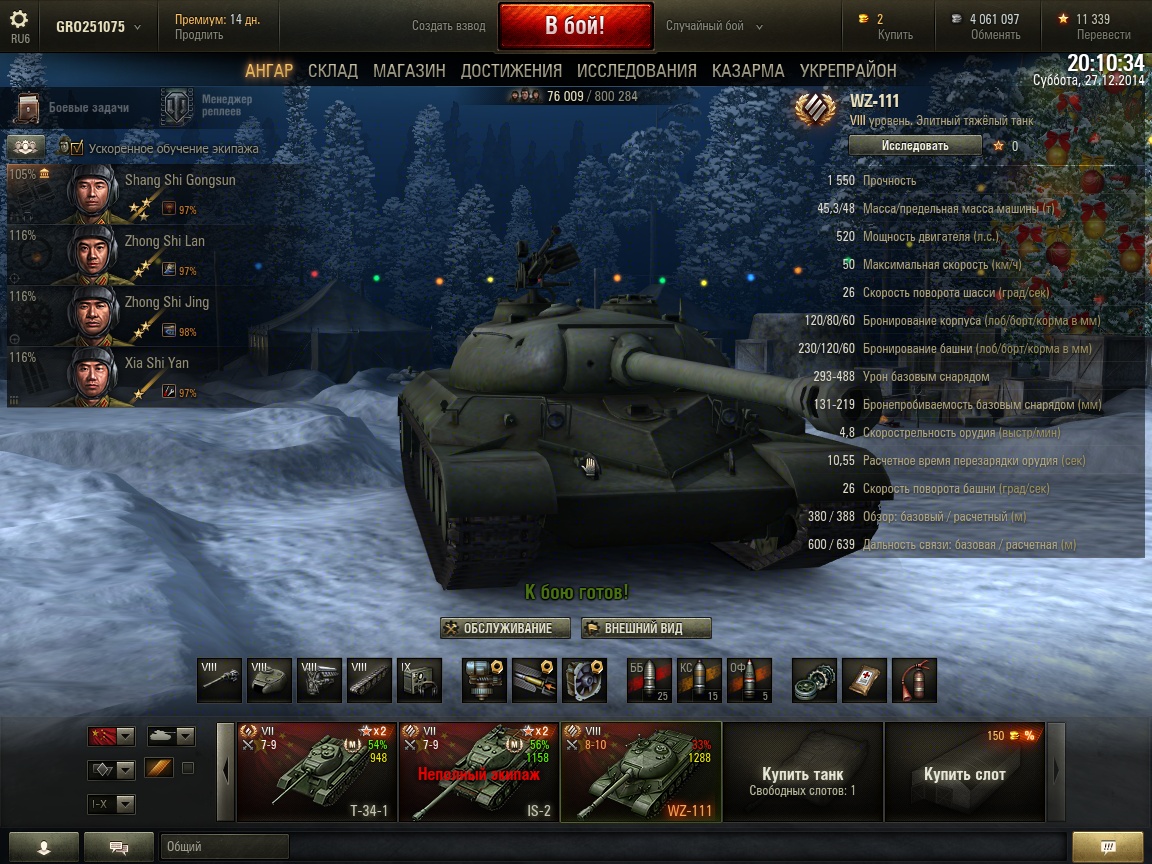The height and width of the screenshot is (864, 1152).
Task: Open the ВНЕШНИЙ ВИД customization button
Action: [x=646, y=628]
